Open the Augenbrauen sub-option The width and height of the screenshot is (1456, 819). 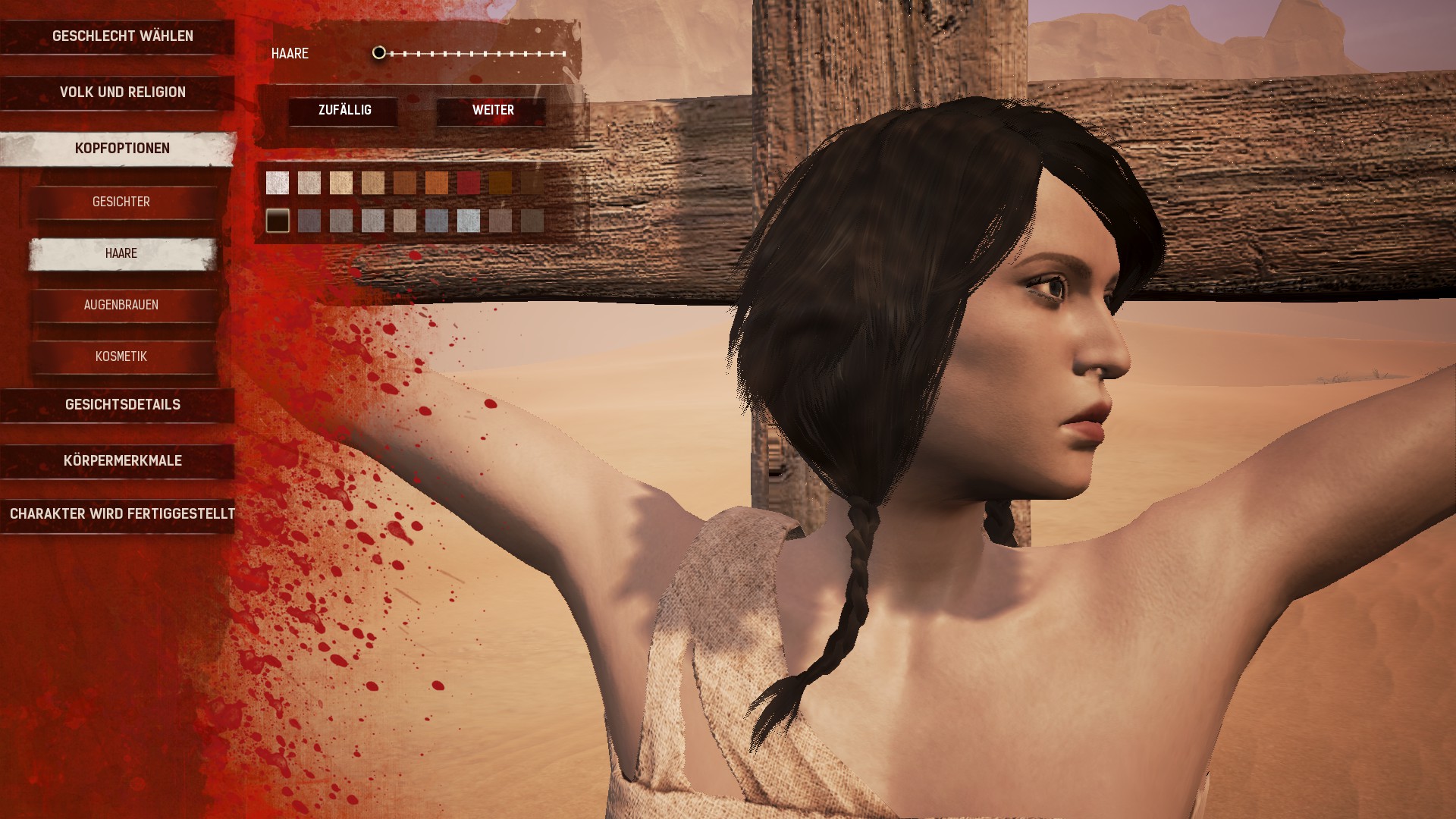(x=121, y=305)
